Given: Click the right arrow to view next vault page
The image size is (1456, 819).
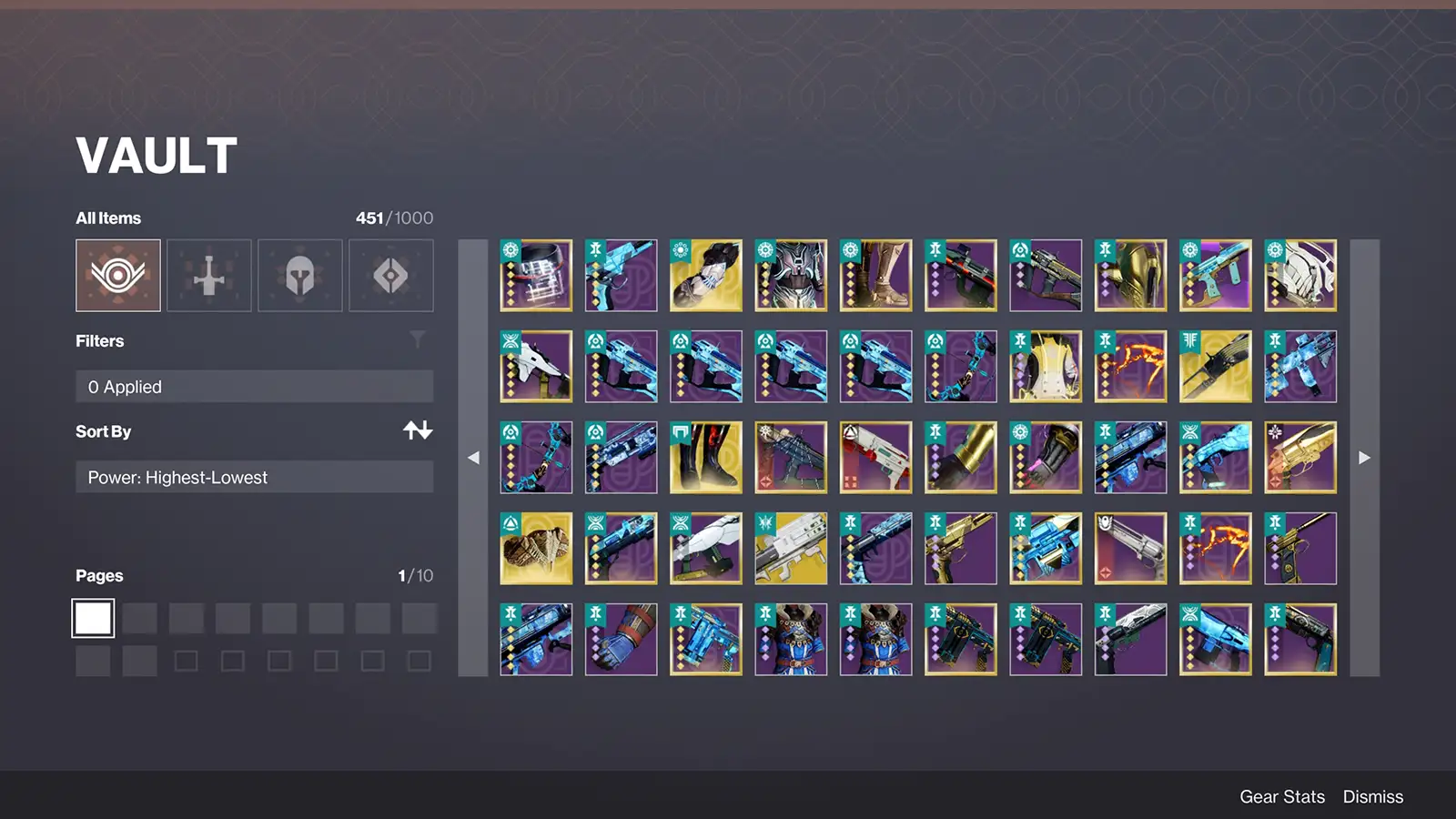Looking at the screenshot, I should click(1364, 458).
